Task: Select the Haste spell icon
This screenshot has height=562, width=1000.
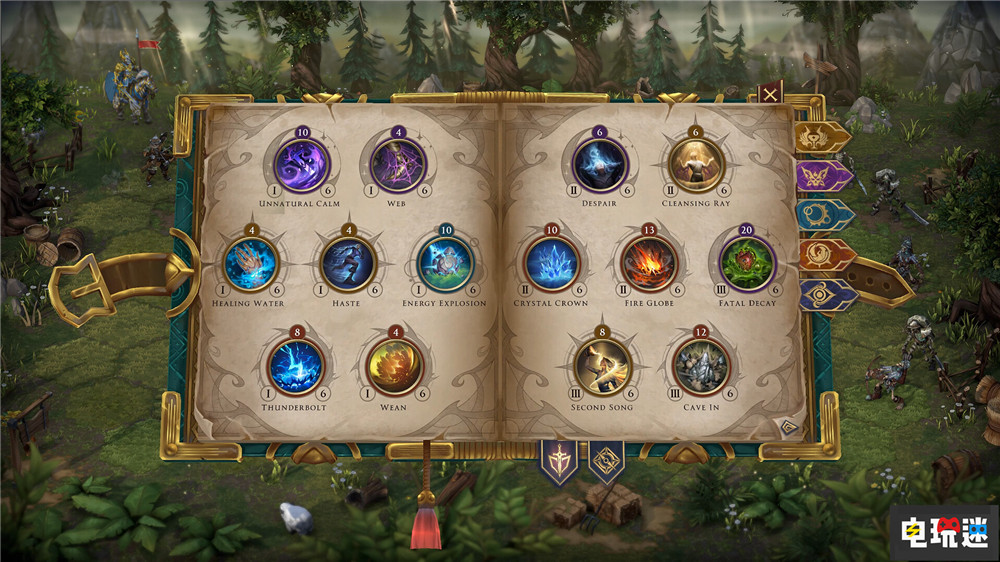Action: click(348, 264)
